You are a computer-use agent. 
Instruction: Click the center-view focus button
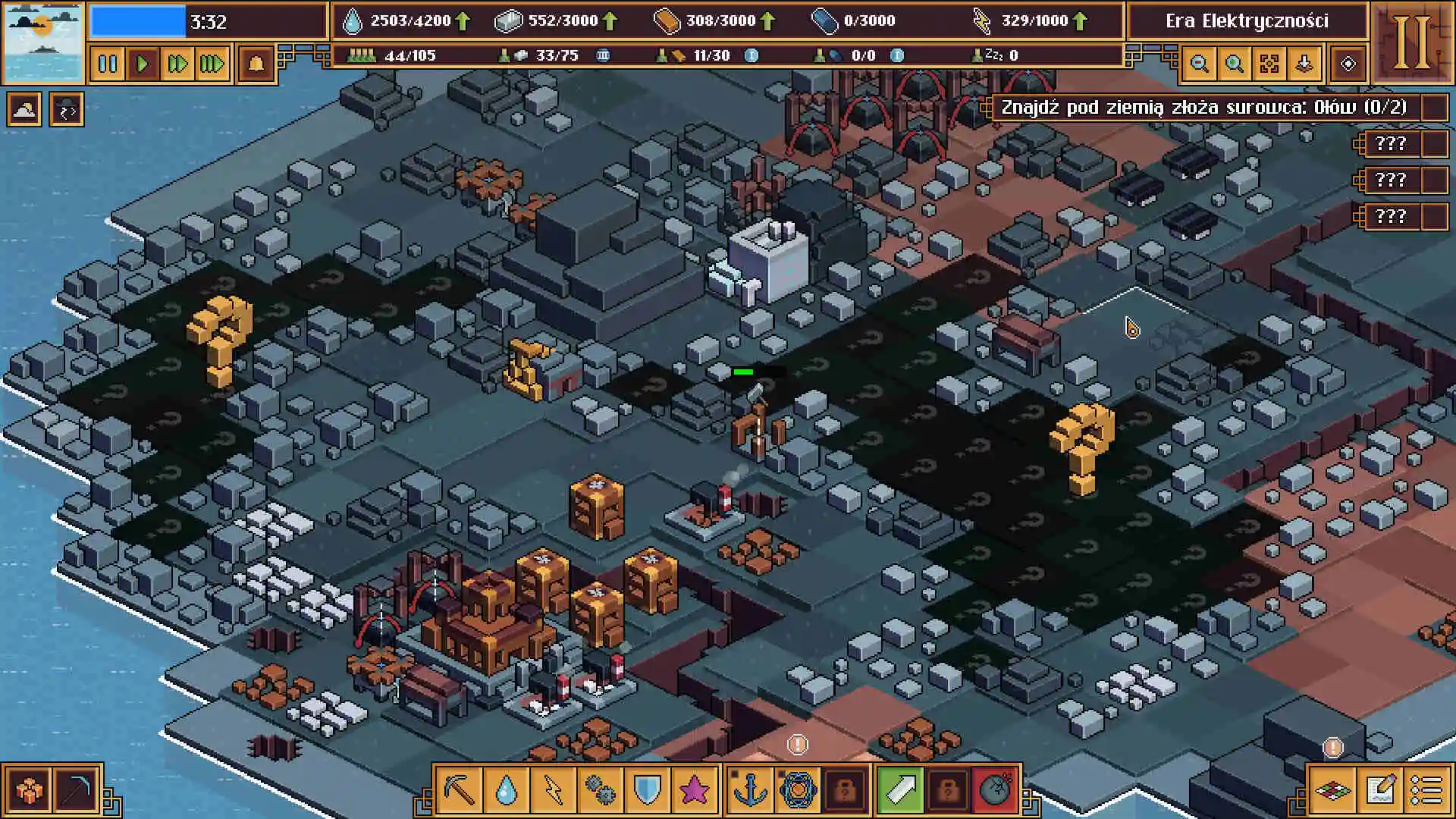[x=1269, y=64]
